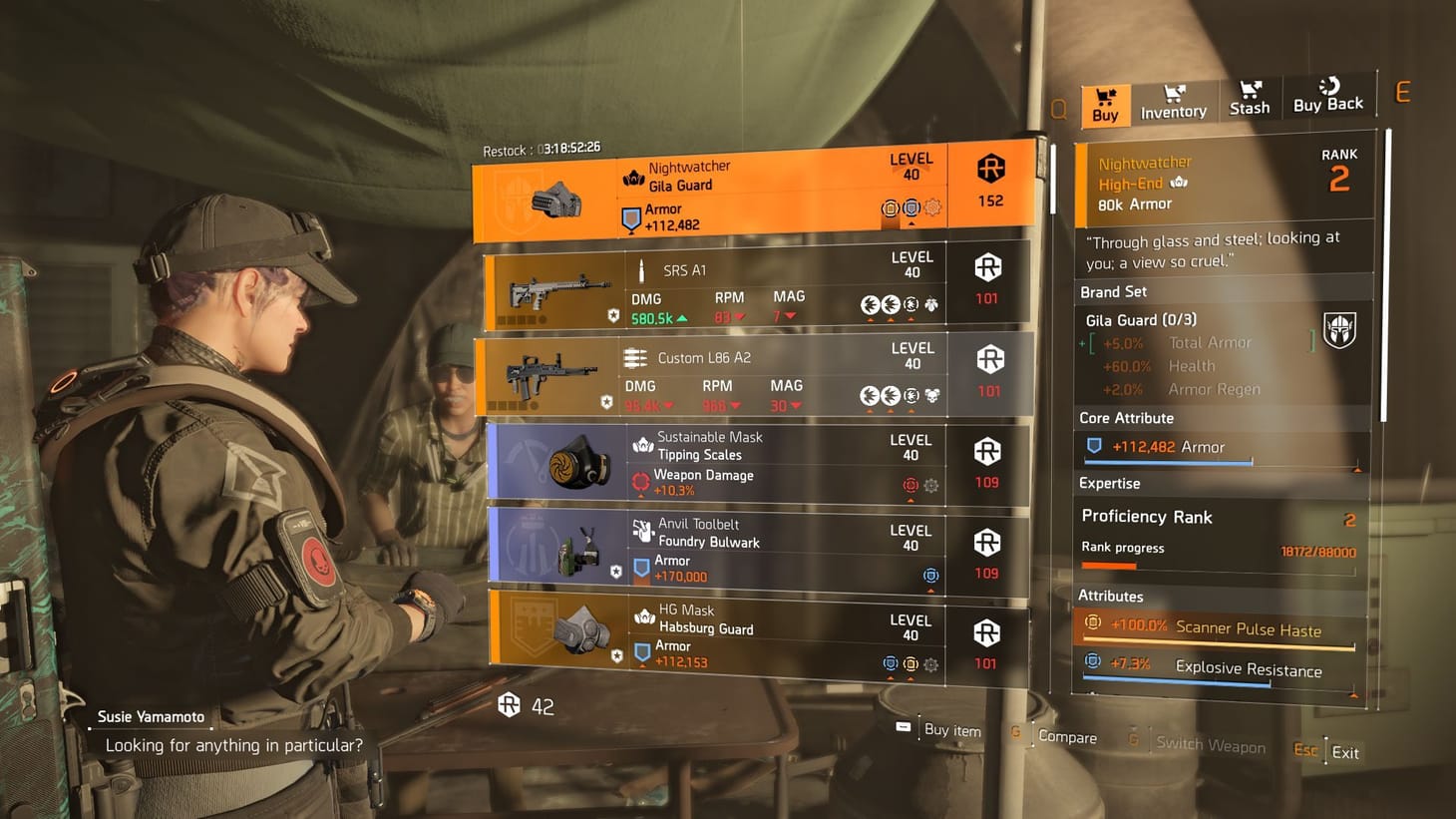The width and height of the screenshot is (1456, 819).
Task: Click the red Weapon Damage attribute icon
Action: click(x=639, y=482)
